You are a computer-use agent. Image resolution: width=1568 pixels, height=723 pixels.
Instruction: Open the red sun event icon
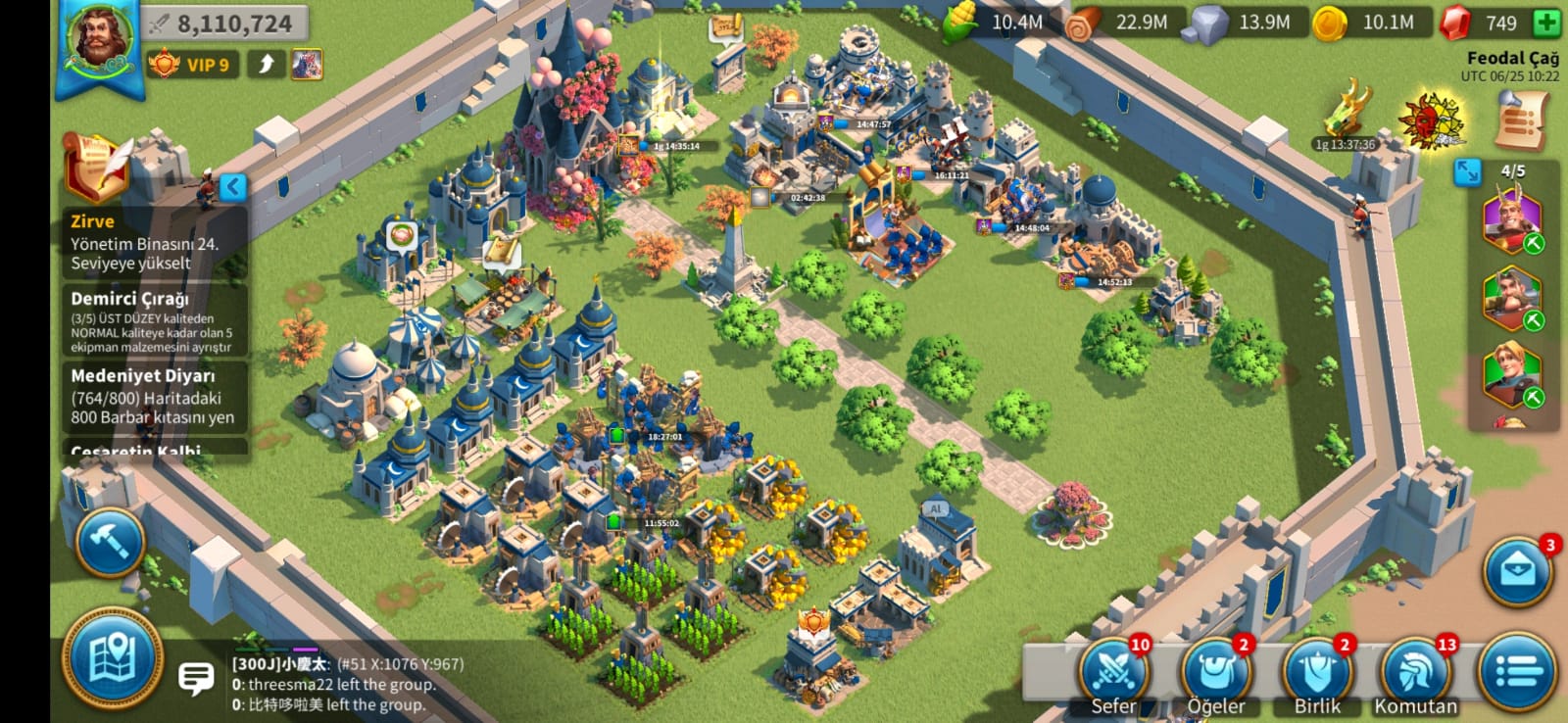(x=1432, y=121)
